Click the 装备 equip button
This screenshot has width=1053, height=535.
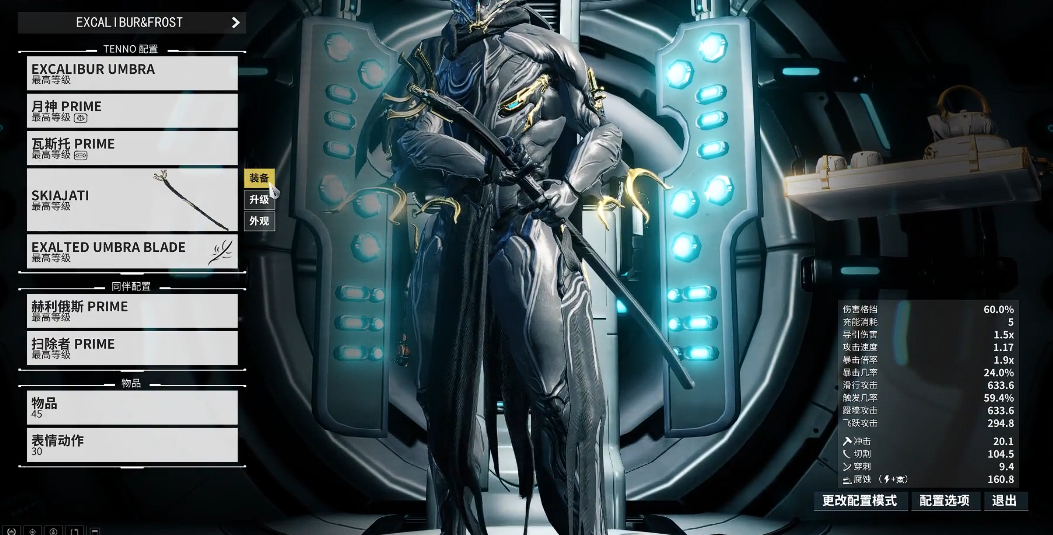pyautogui.click(x=259, y=178)
